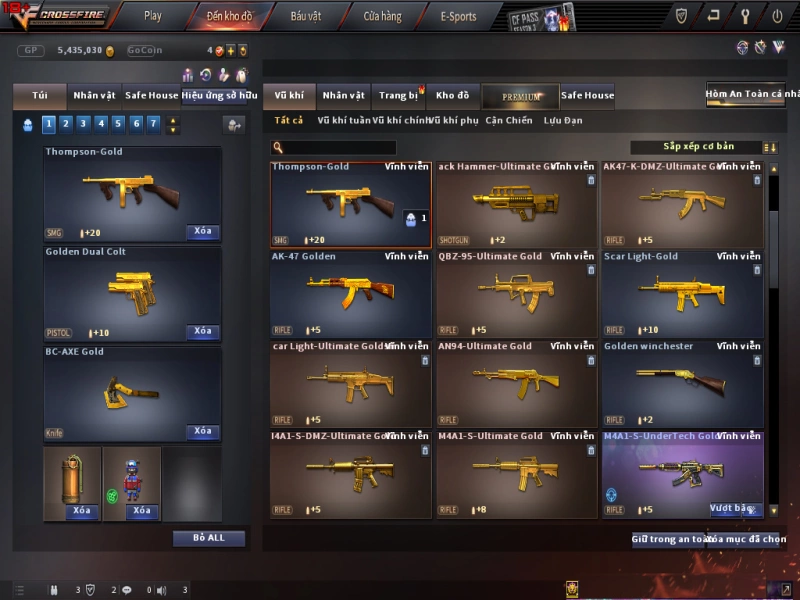
Task: Go to the Báu vật menu
Action: (x=306, y=16)
